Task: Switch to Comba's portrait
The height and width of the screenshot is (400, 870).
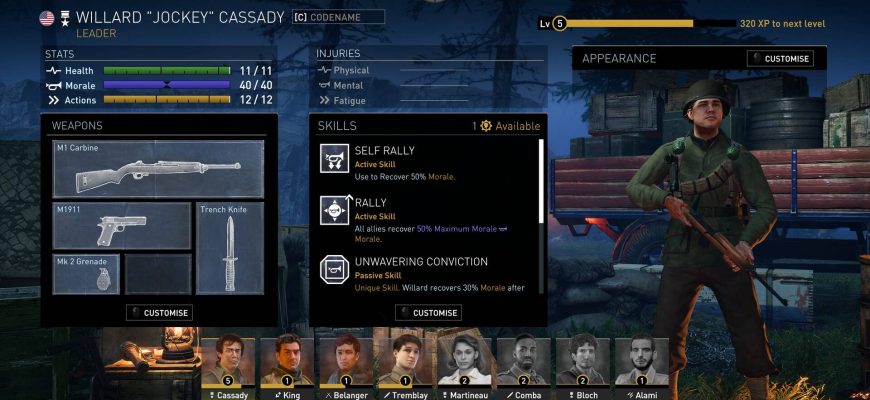Action: click(524, 364)
